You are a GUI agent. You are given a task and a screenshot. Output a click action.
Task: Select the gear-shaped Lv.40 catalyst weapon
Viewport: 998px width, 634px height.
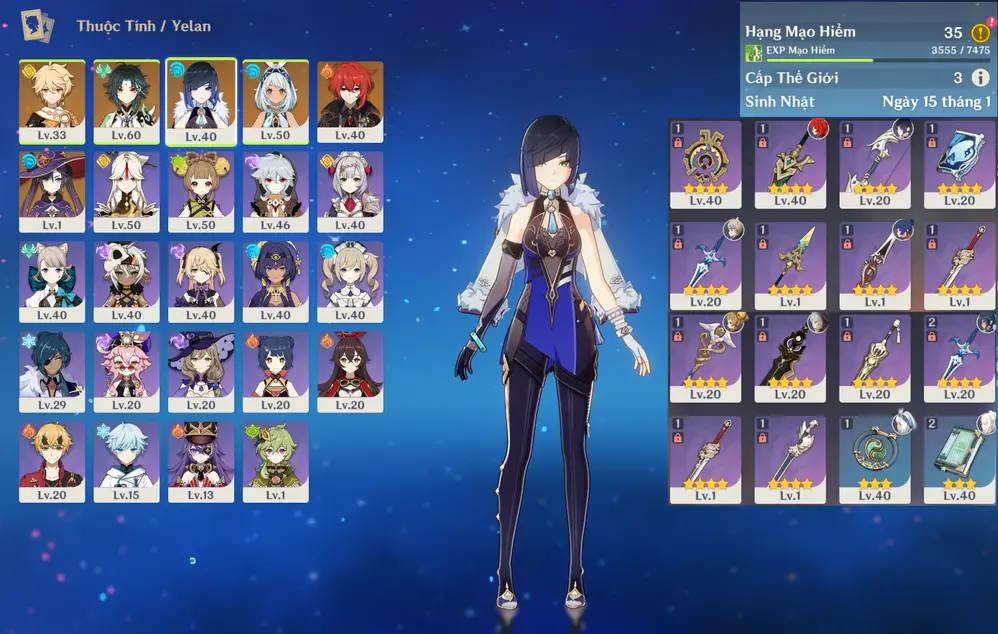706,163
